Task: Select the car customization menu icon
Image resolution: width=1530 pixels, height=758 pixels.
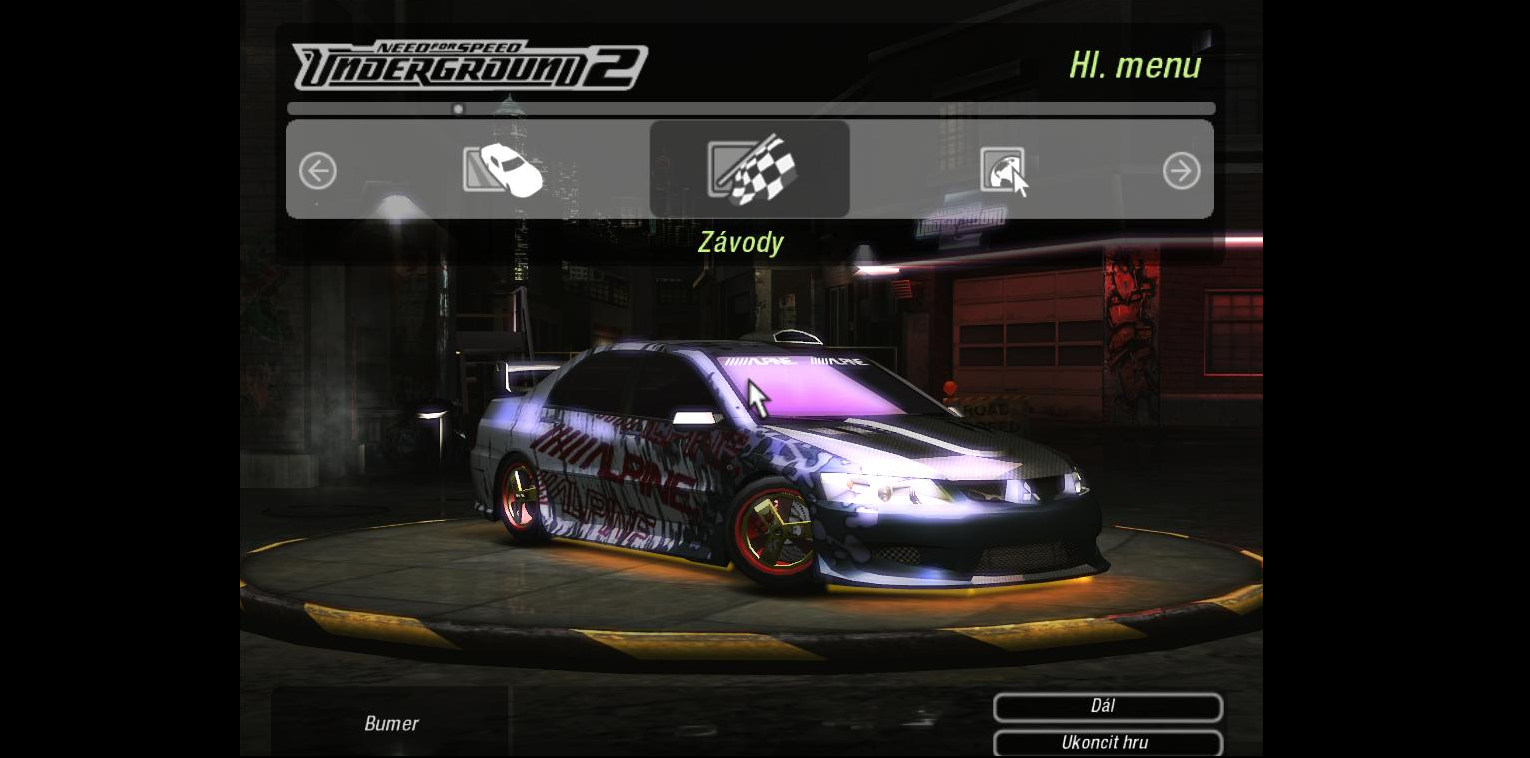Action: tap(503, 170)
